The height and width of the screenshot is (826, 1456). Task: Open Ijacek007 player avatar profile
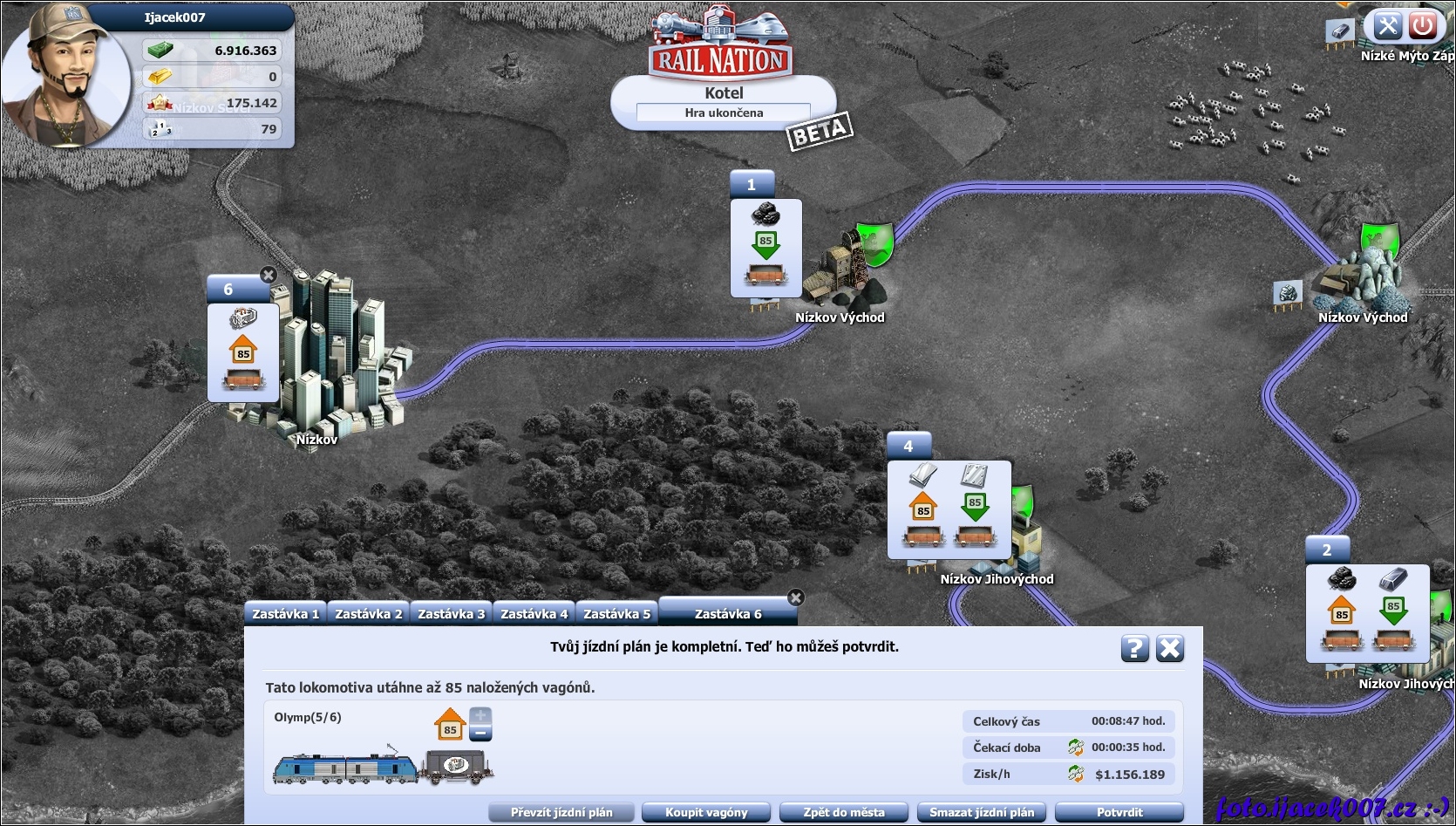pos(65,79)
